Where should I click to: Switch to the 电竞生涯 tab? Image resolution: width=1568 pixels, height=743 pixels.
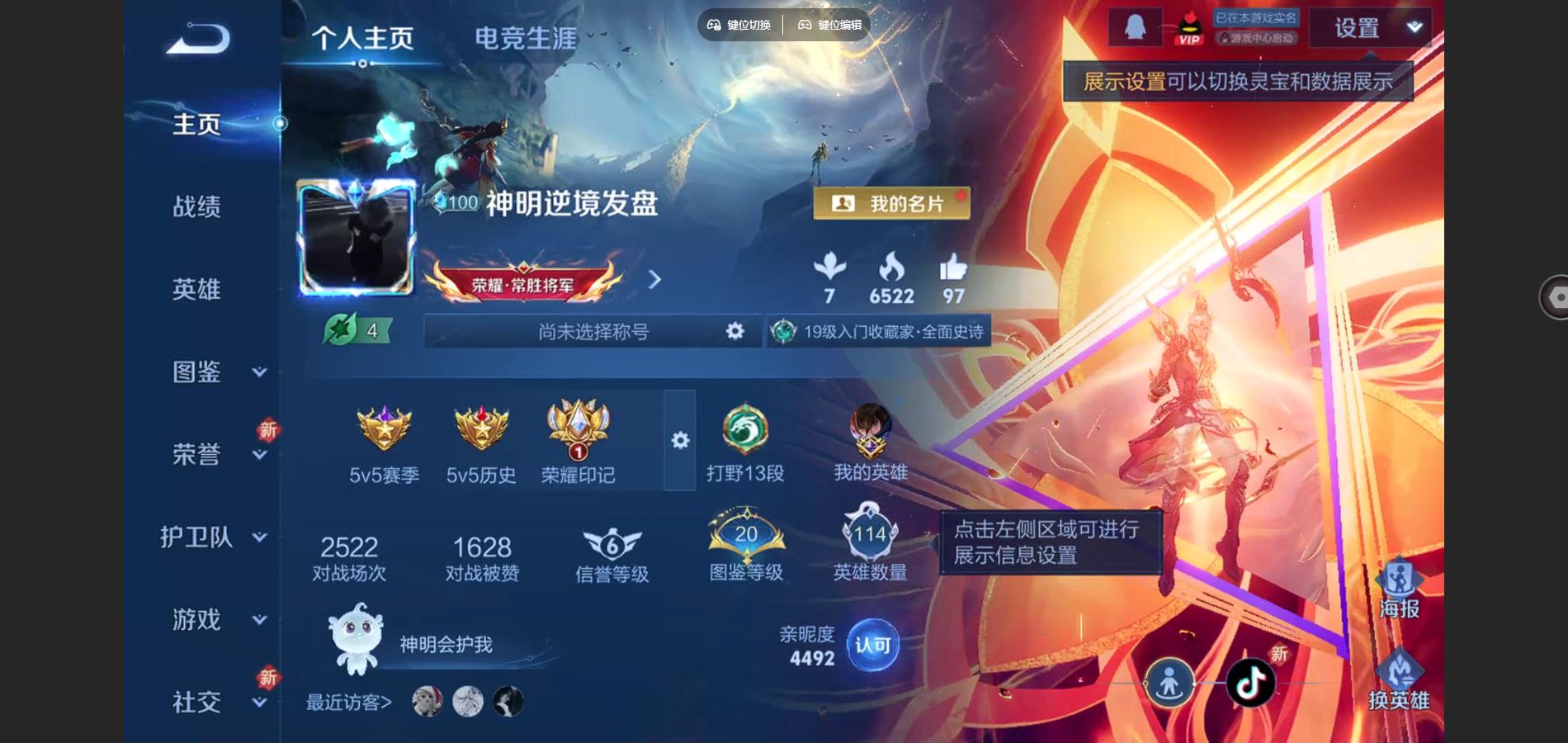(526, 36)
